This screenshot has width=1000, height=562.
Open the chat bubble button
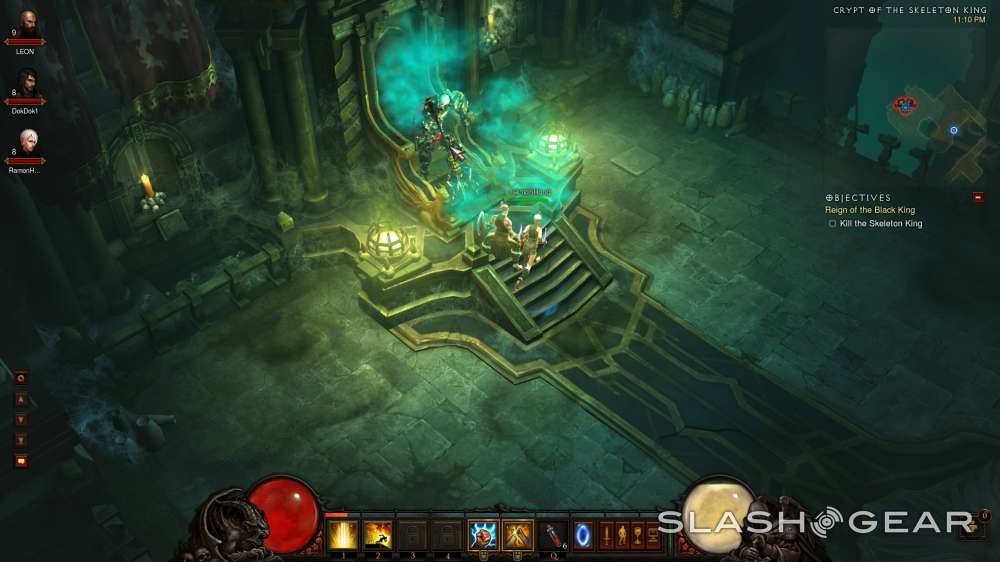(x=20, y=461)
